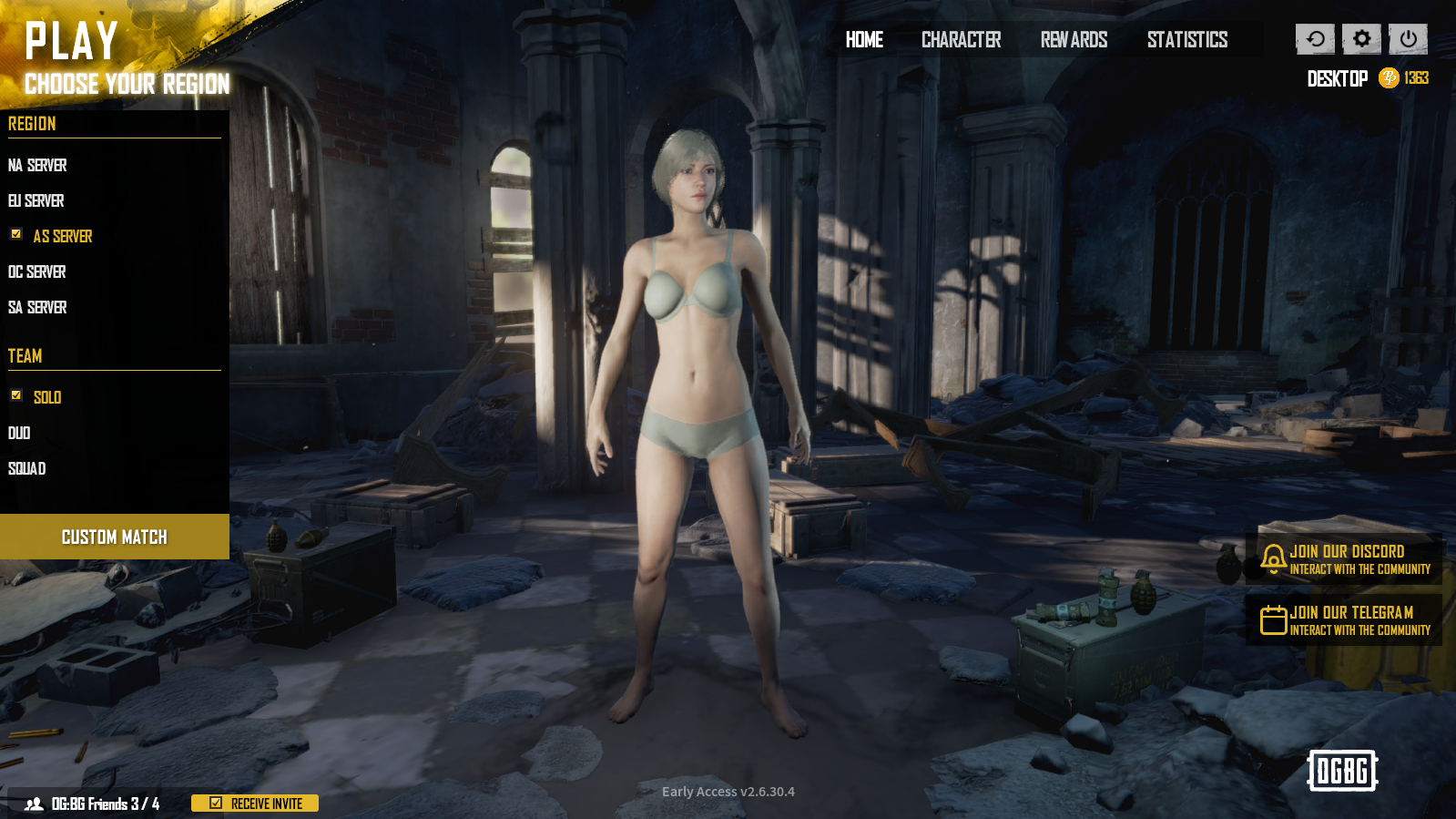Click the power exit icon
The height and width of the screenshot is (819, 1456).
pos(1407,38)
